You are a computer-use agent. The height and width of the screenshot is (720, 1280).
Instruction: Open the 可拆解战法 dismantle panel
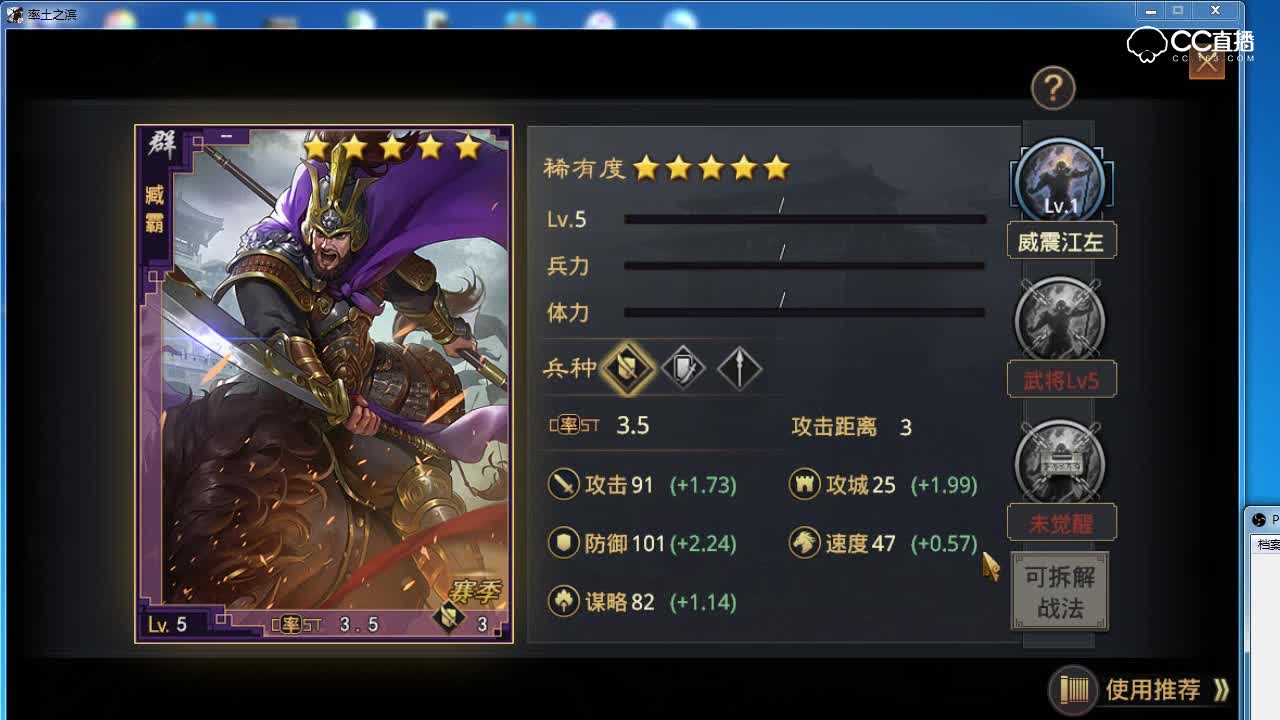[x=1058, y=591]
